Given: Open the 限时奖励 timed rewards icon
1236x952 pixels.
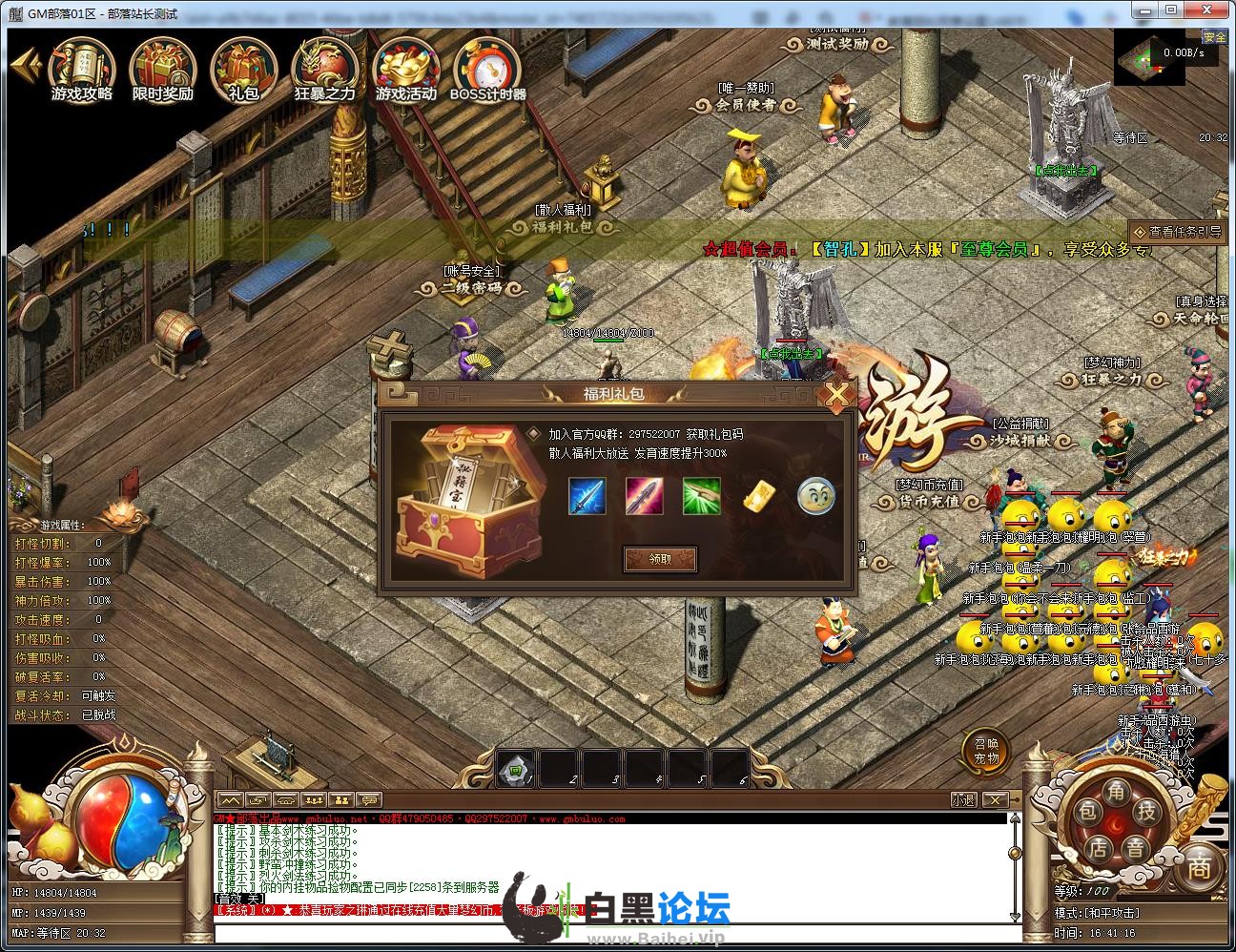Looking at the screenshot, I should 162,70.
